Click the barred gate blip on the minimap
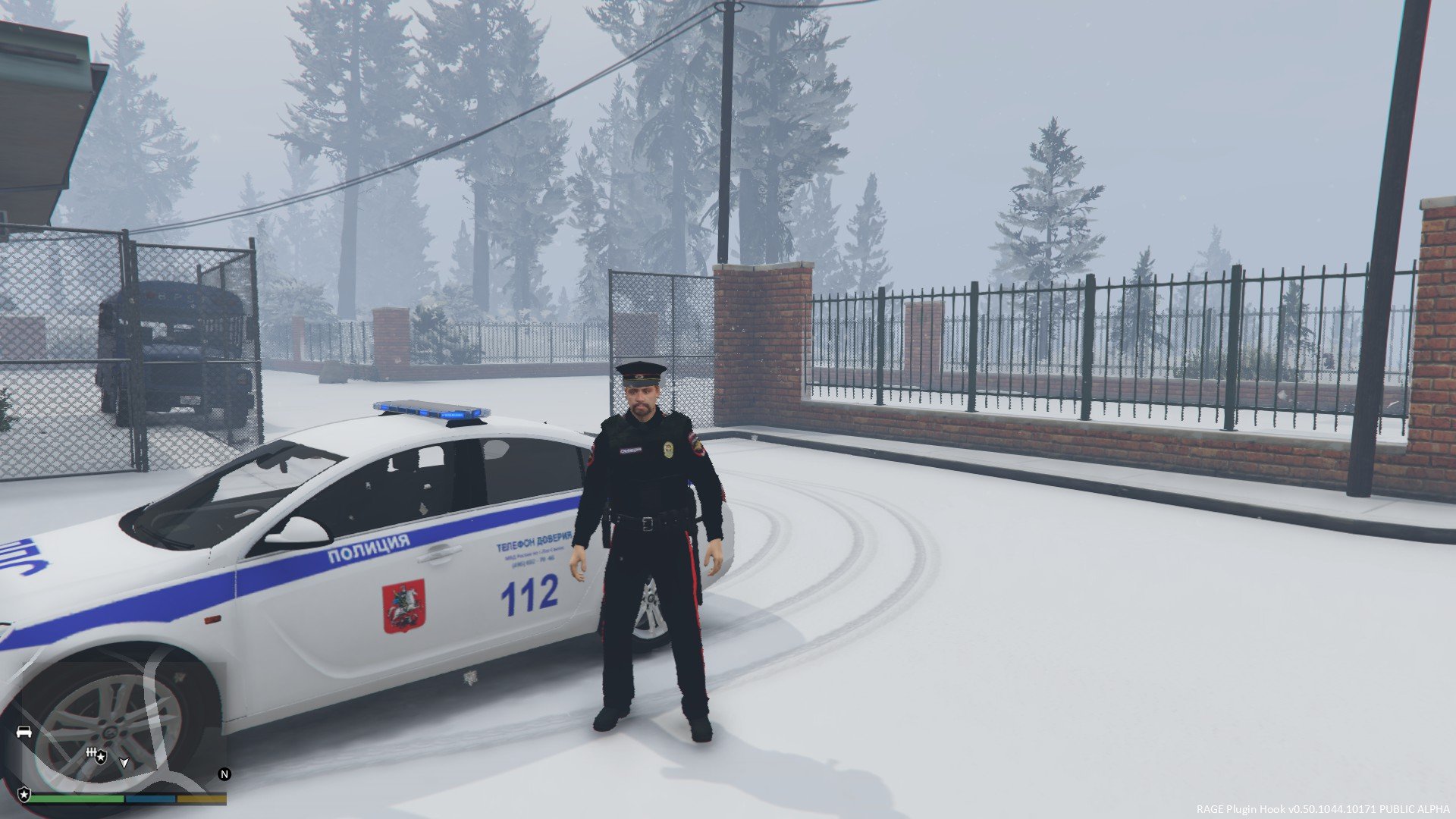Image resolution: width=1456 pixels, height=819 pixels. coord(91,752)
